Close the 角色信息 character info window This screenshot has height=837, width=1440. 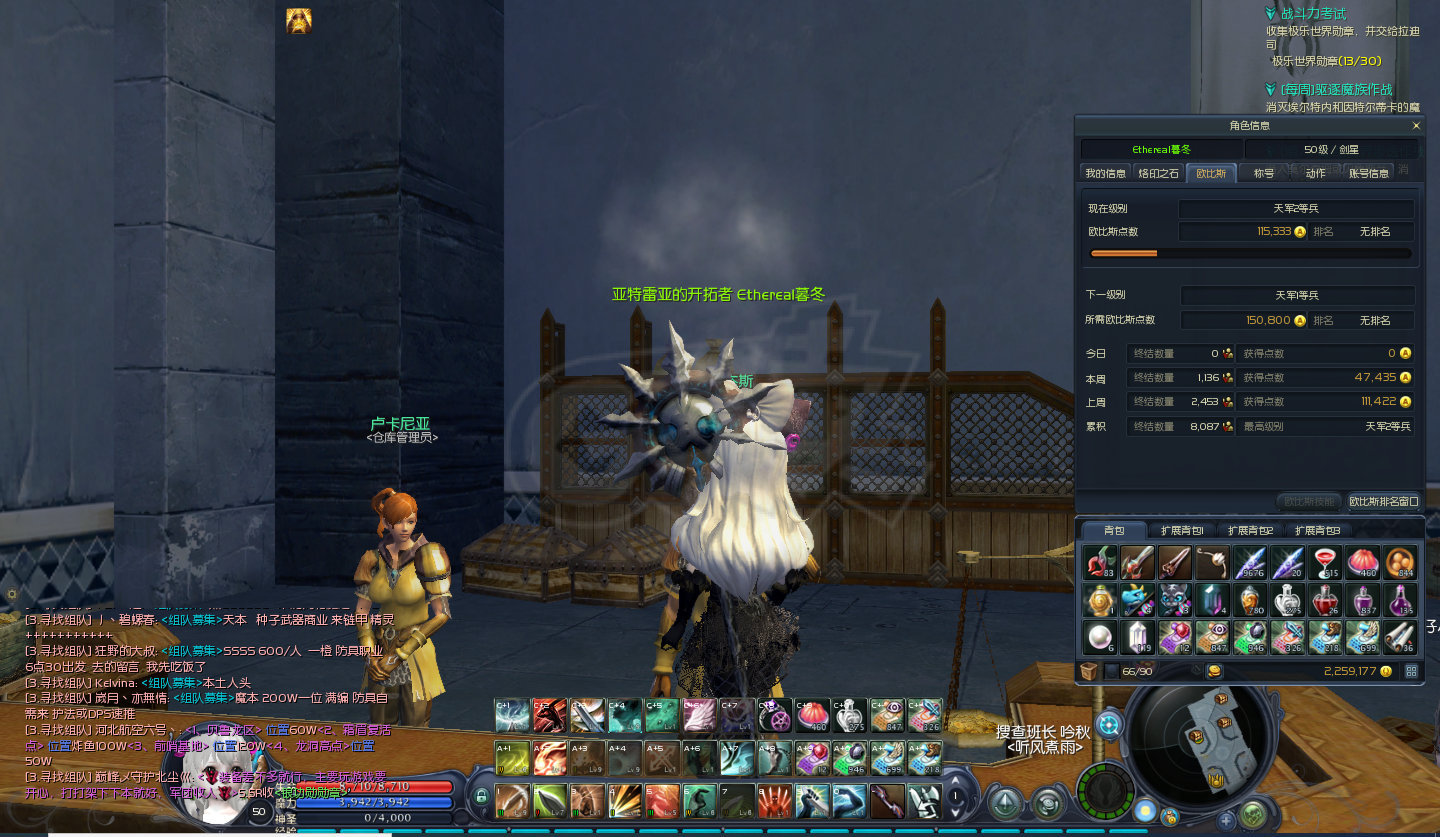point(1415,126)
